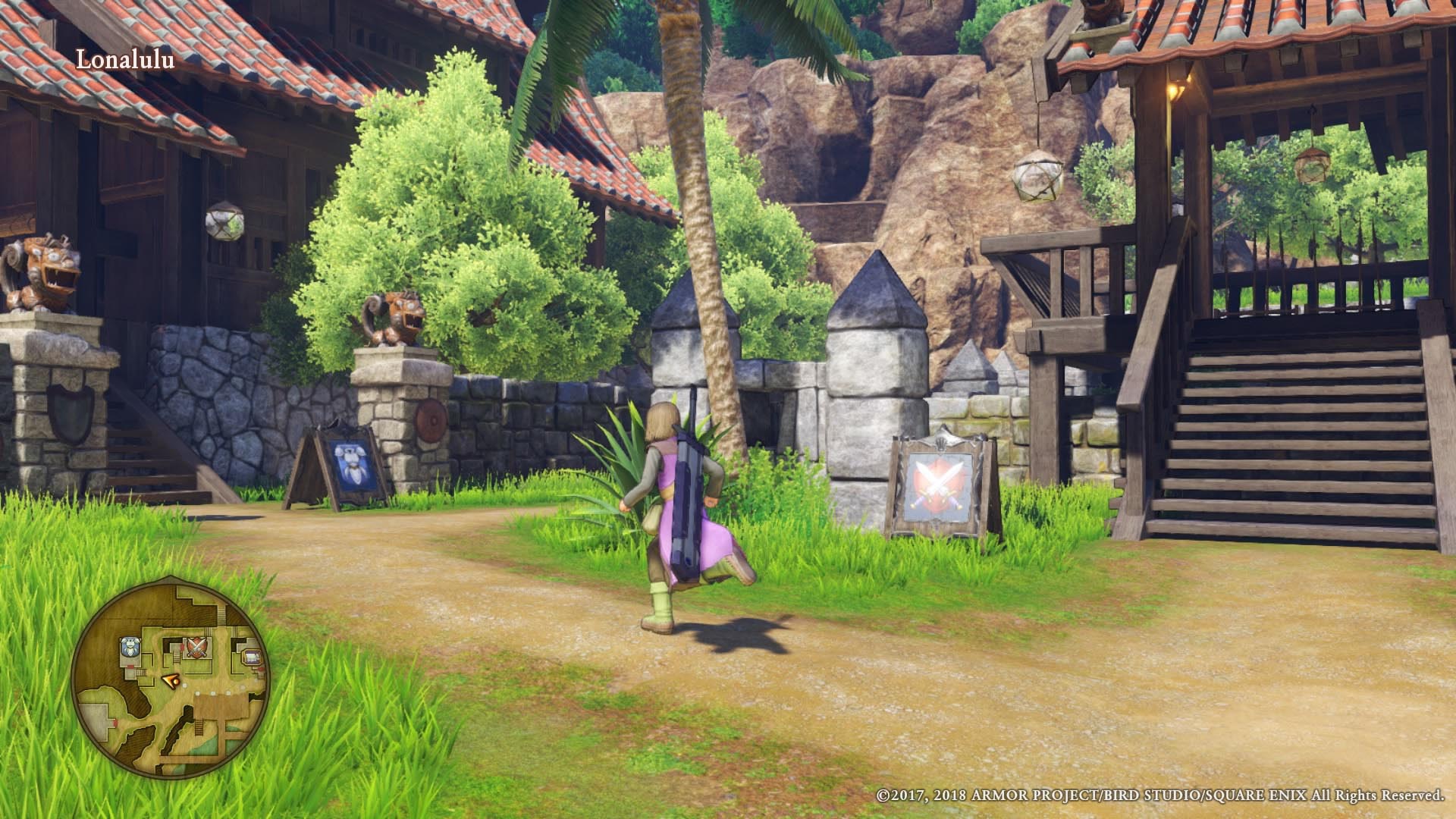This screenshot has height=819, width=1456.
Task: Click the item shop icon at minimap's right edge
Action: point(250,655)
